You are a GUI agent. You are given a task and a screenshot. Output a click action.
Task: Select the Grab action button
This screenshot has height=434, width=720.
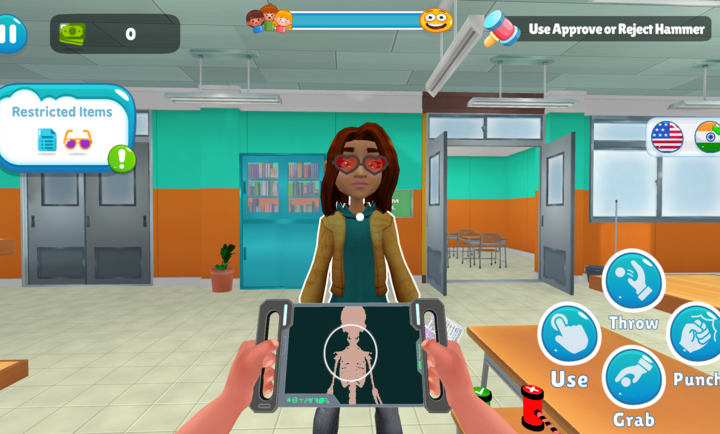633,378
